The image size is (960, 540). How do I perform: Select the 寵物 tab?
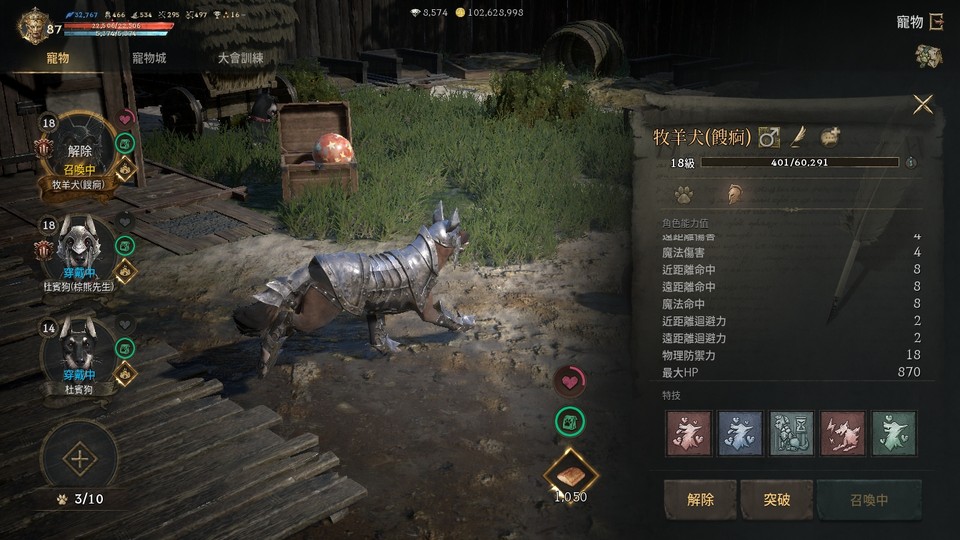58,58
